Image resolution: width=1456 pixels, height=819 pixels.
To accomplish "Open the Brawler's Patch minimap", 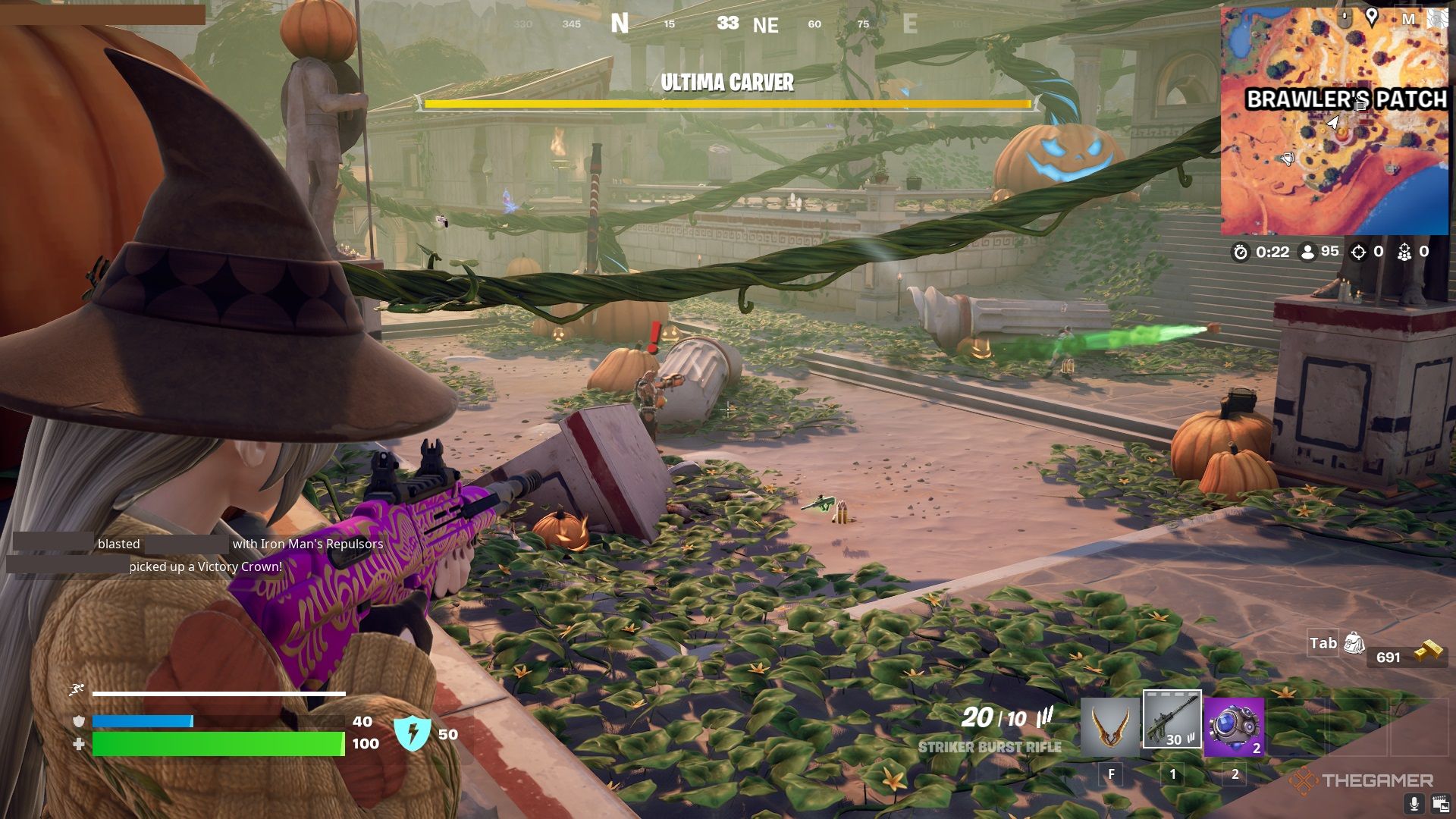I will [x=1334, y=121].
